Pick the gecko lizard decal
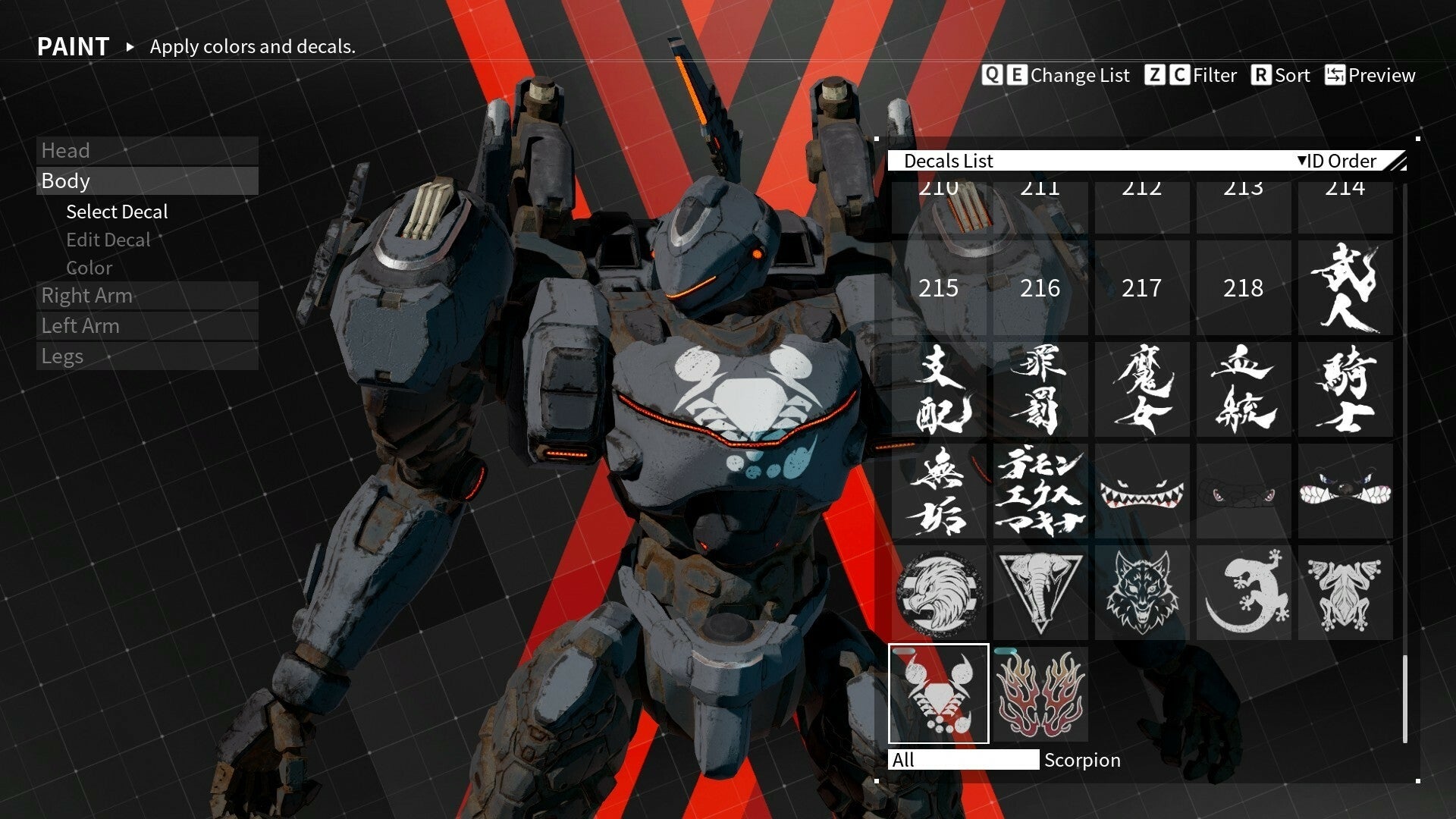This screenshot has height=819, width=1456. (1244, 593)
